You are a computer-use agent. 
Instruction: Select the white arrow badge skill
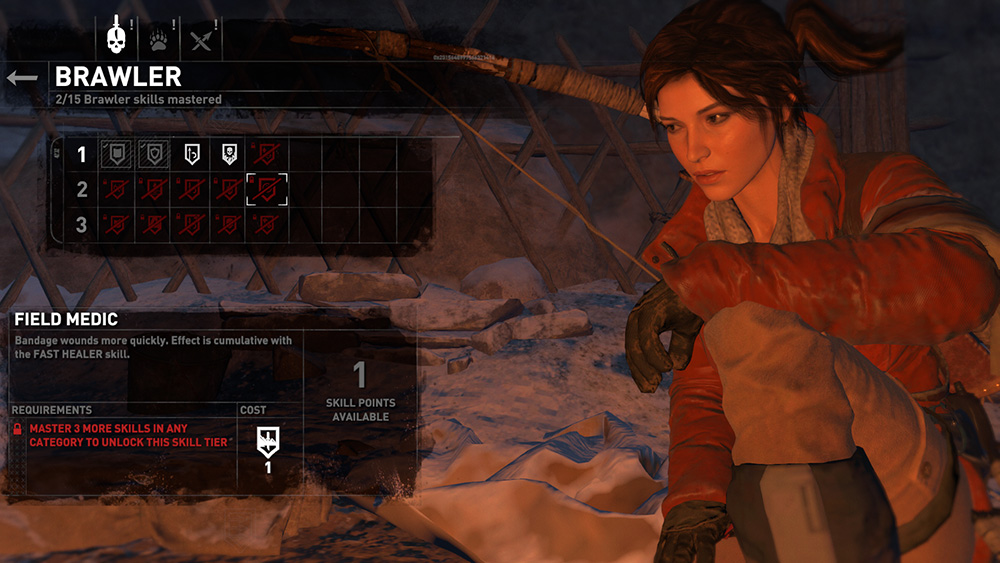pos(192,154)
